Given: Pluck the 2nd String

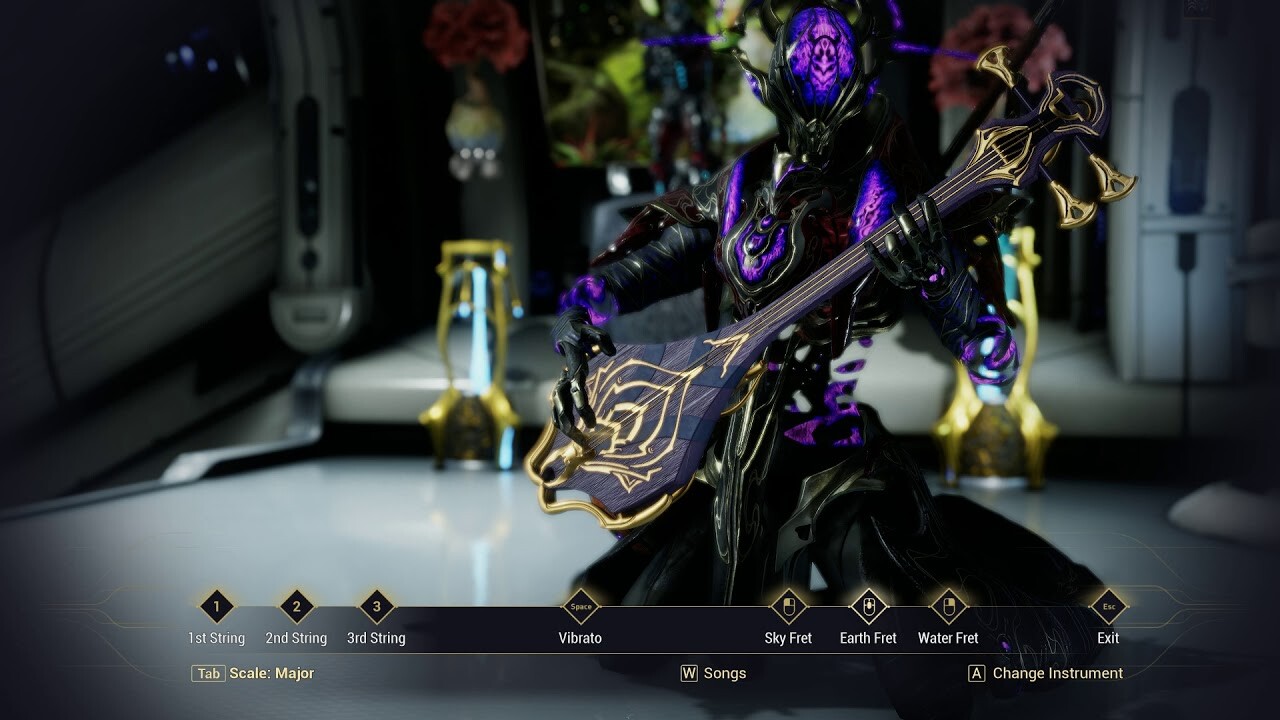Looking at the screenshot, I should pos(296,607).
